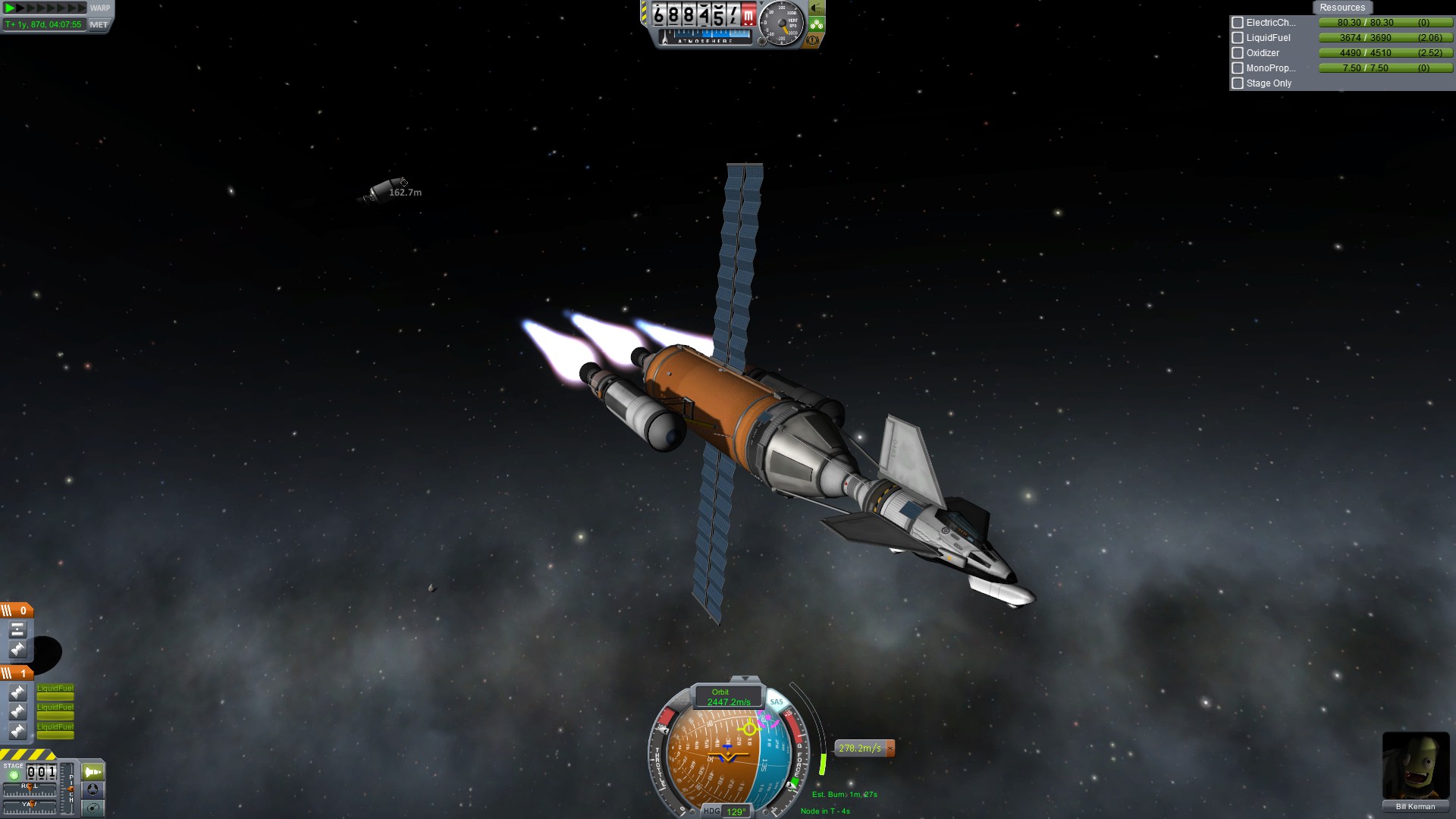Switch the navball Orbit speed mode readout
The width and height of the screenshot is (1456, 819).
coord(728,697)
